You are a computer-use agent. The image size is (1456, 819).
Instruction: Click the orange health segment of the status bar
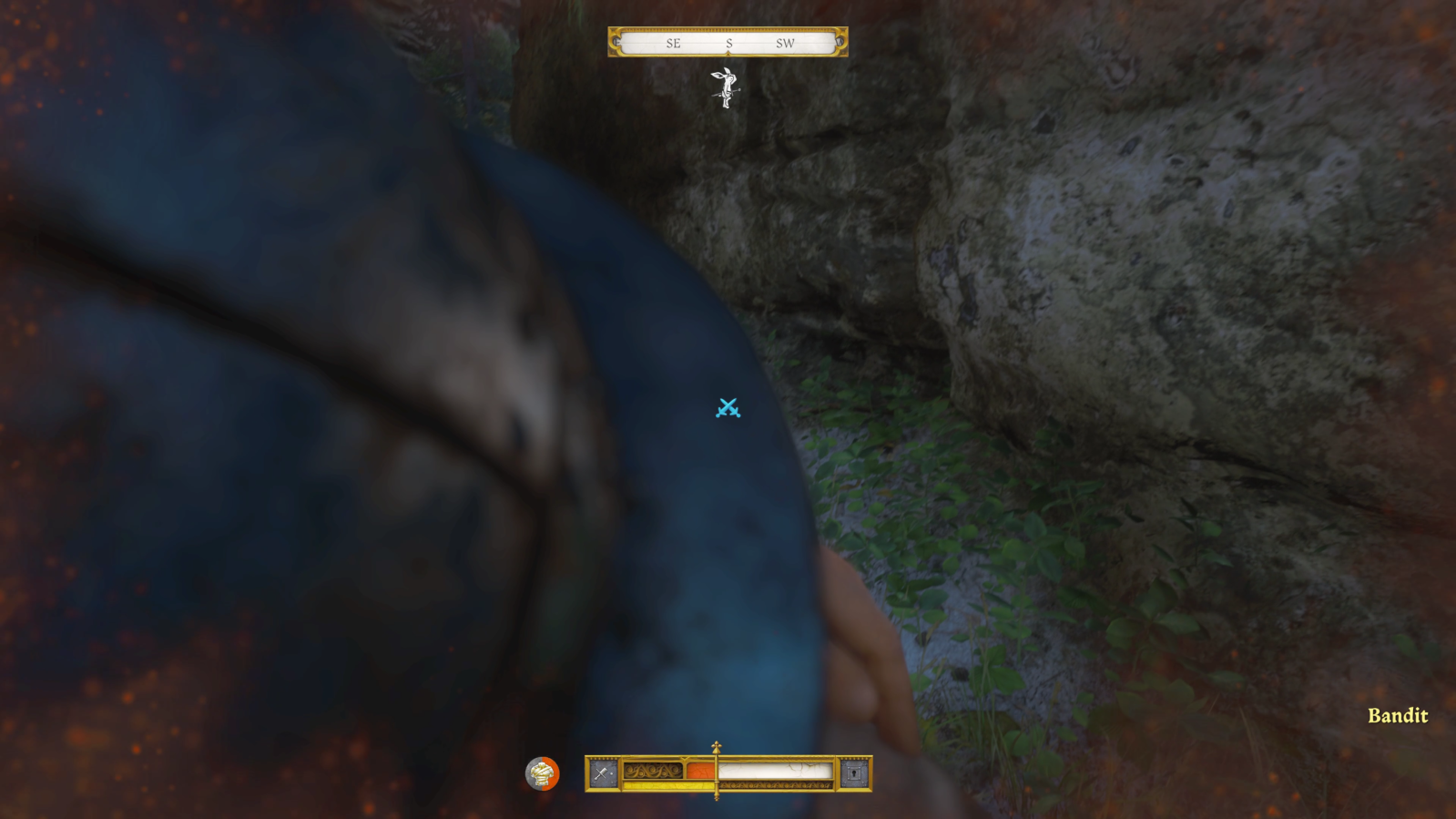pyautogui.click(x=701, y=771)
